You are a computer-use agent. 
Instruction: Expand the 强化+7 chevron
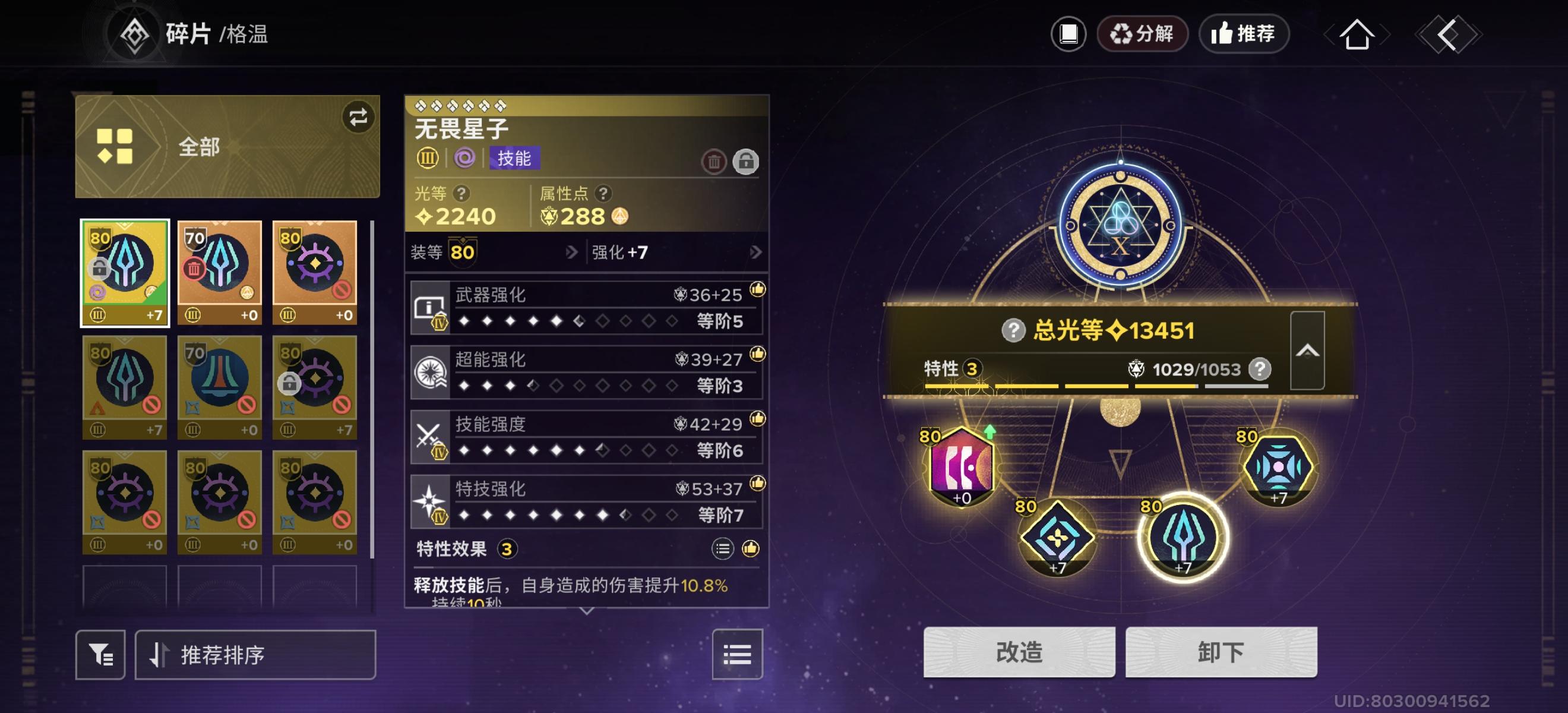coord(757,252)
